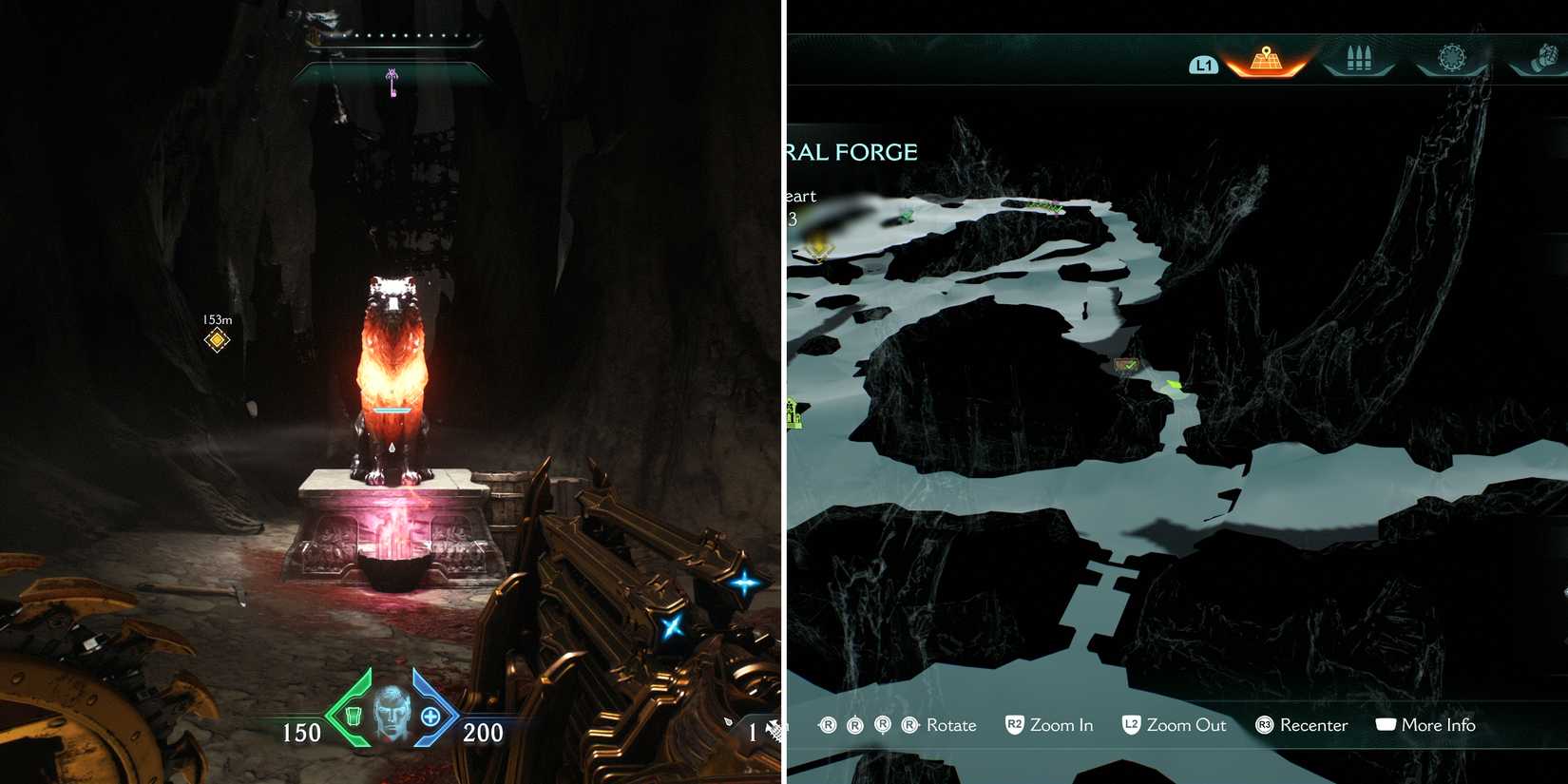This screenshot has height=784, width=1568.
Task: Select the green chest collectible marker on map
Action: click(906, 217)
